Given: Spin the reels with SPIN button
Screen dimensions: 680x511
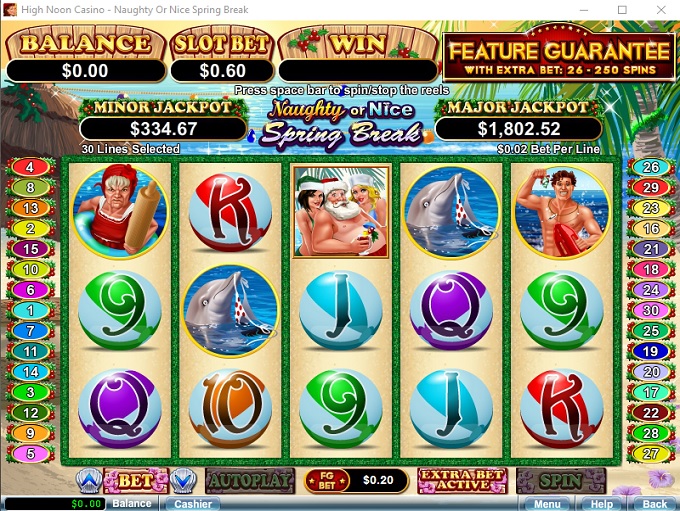Looking at the screenshot, I should coord(560,481).
